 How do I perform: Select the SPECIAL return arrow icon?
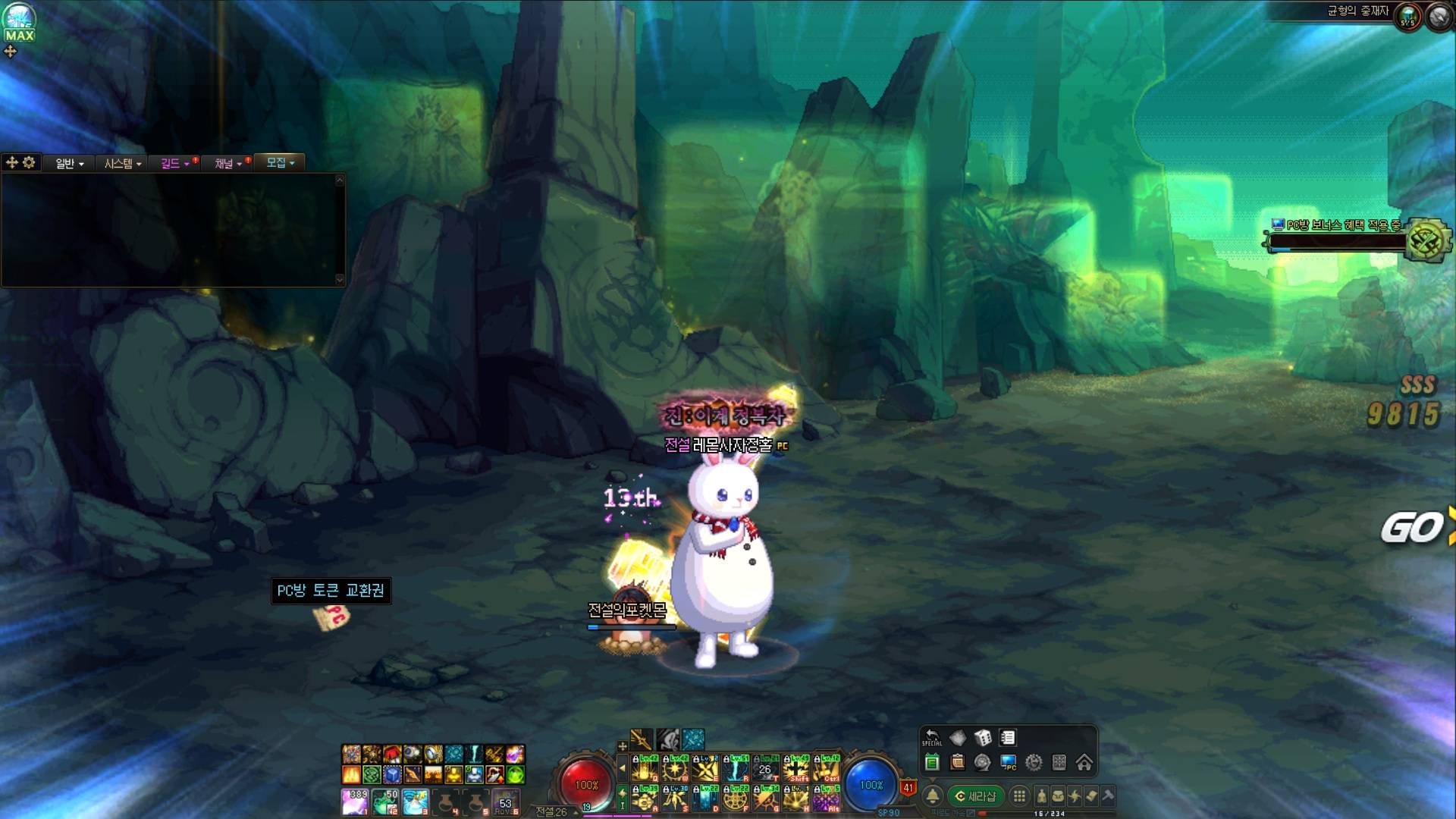[x=932, y=738]
